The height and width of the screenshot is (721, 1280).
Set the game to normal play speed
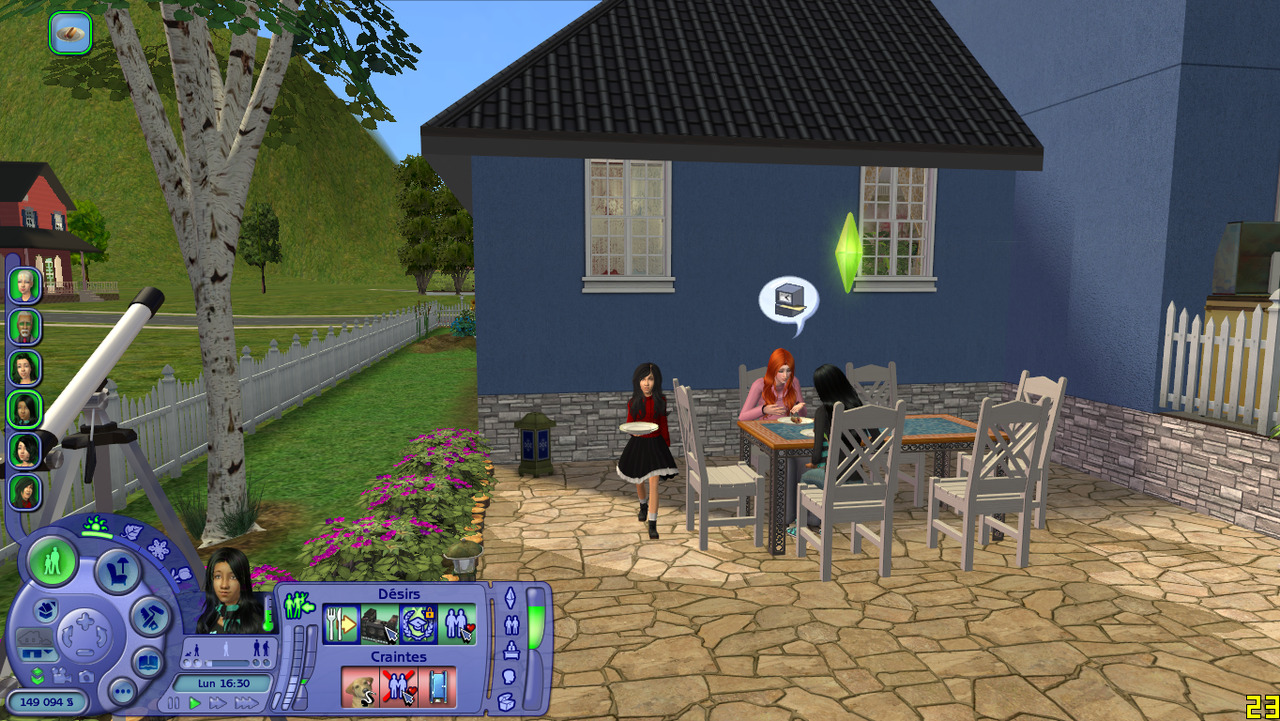(x=195, y=704)
